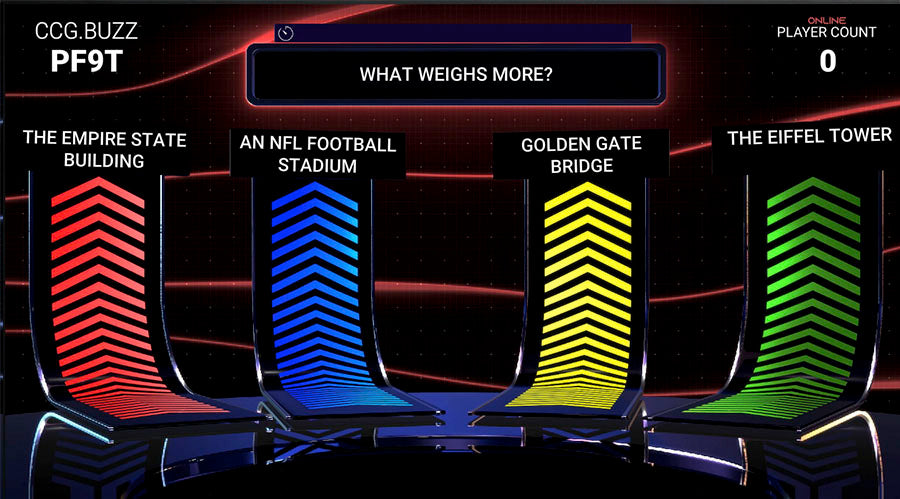Screen dimensions: 900x499
Task: Choose The Empire State Building answer
Action: point(104,150)
